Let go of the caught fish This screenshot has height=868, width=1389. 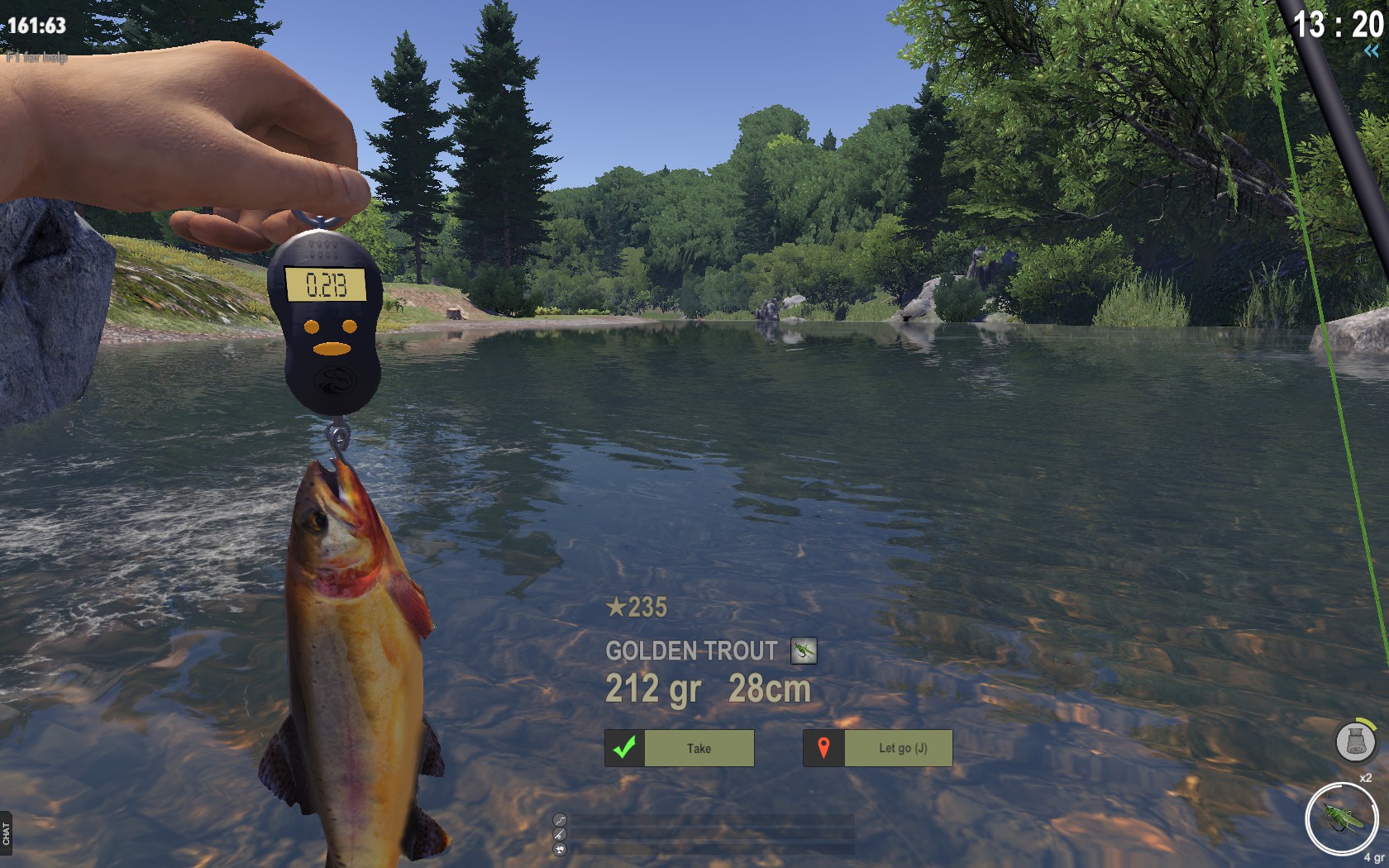point(878,748)
